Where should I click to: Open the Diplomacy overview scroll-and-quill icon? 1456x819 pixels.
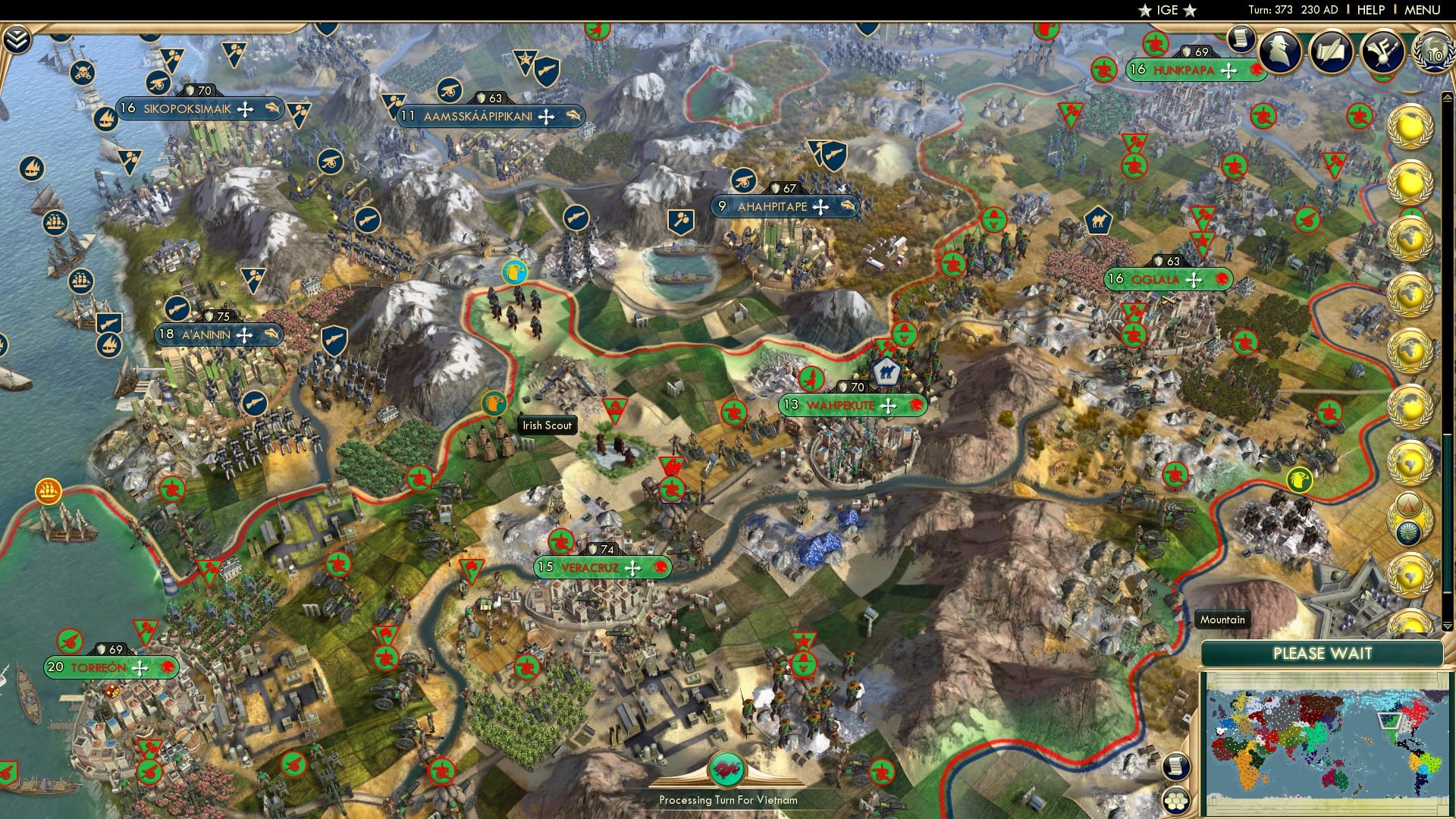point(1332,49)
